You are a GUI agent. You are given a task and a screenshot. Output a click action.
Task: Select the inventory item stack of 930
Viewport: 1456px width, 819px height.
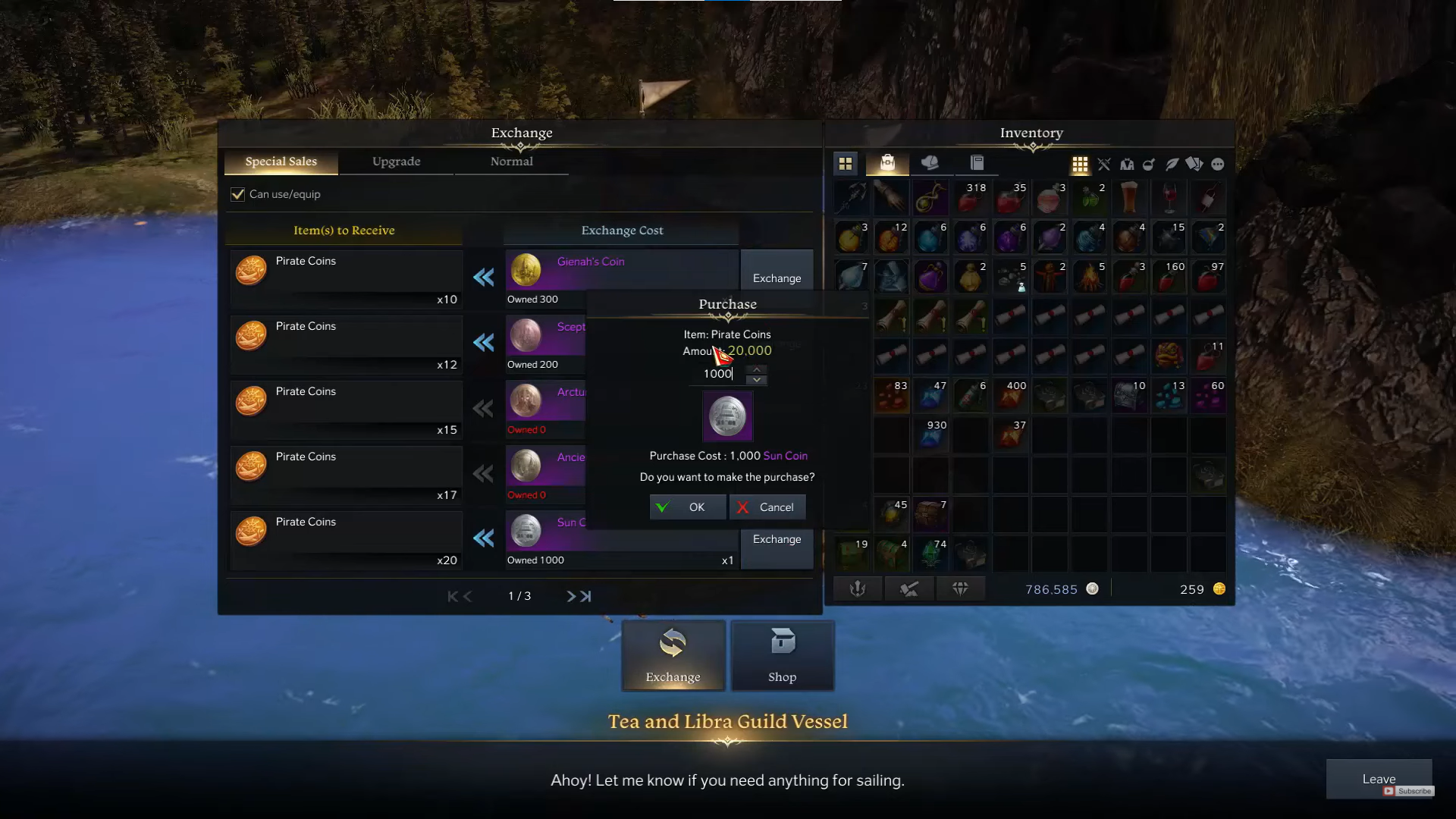930,435
